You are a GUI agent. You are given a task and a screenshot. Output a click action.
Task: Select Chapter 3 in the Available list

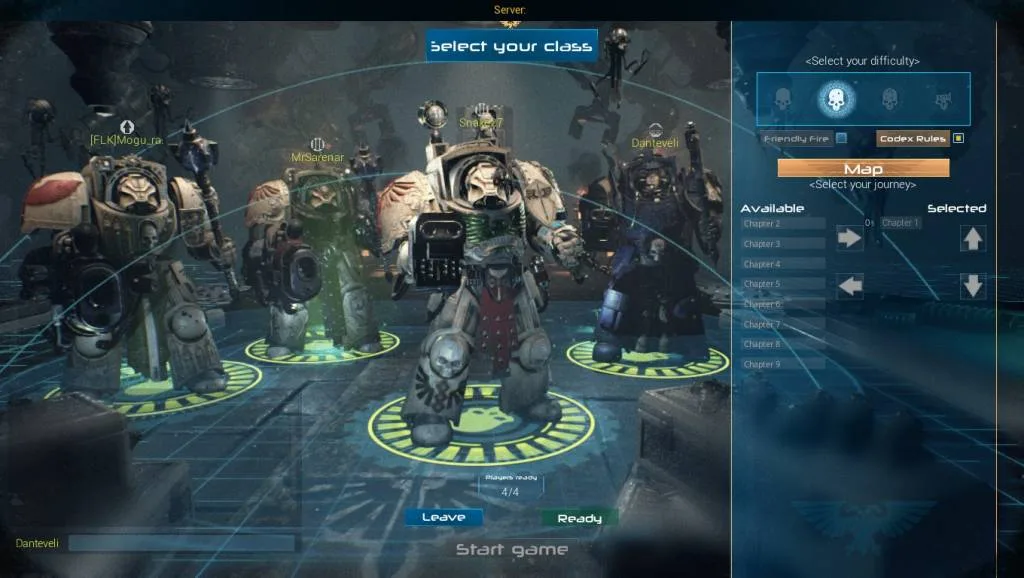[782, 243]
